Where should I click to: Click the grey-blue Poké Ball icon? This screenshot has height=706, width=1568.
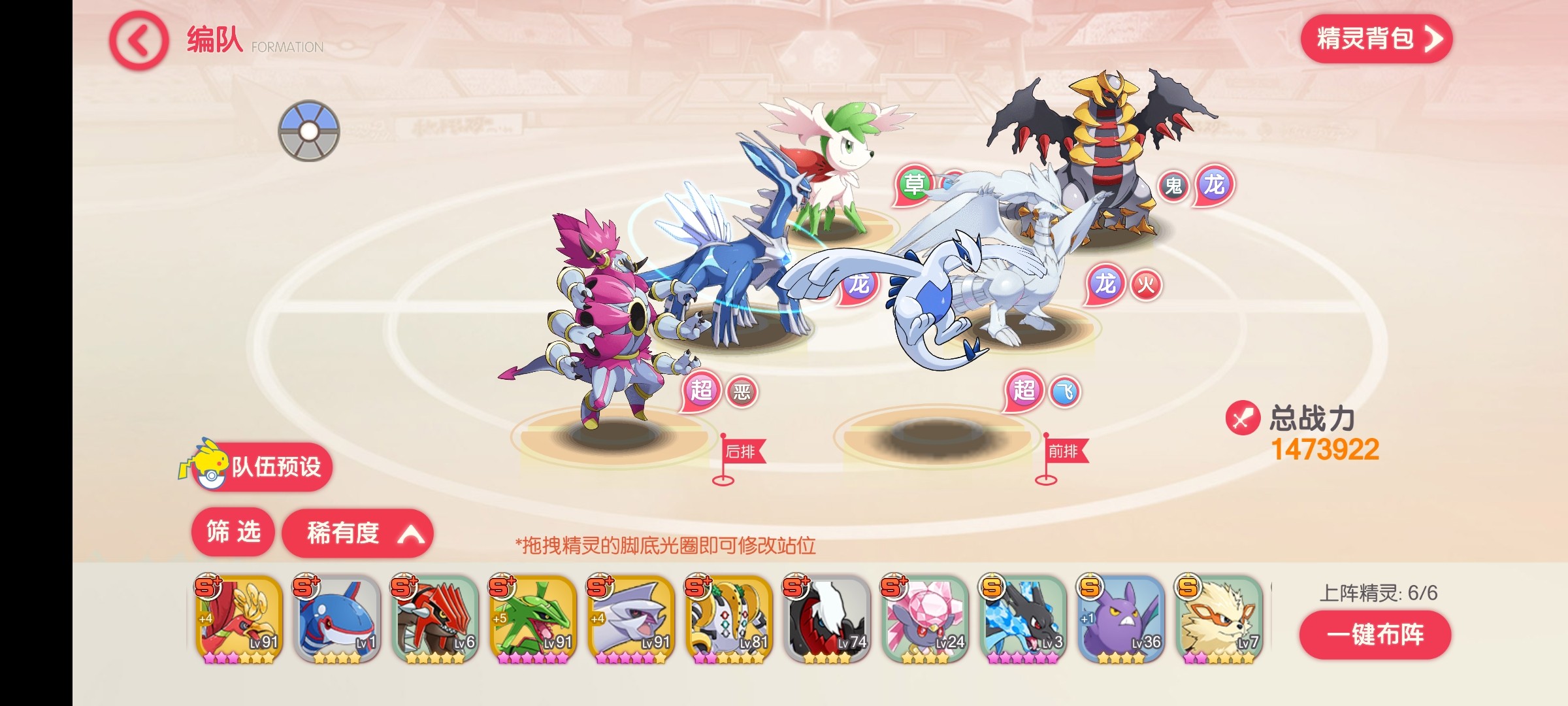[309, 131]
